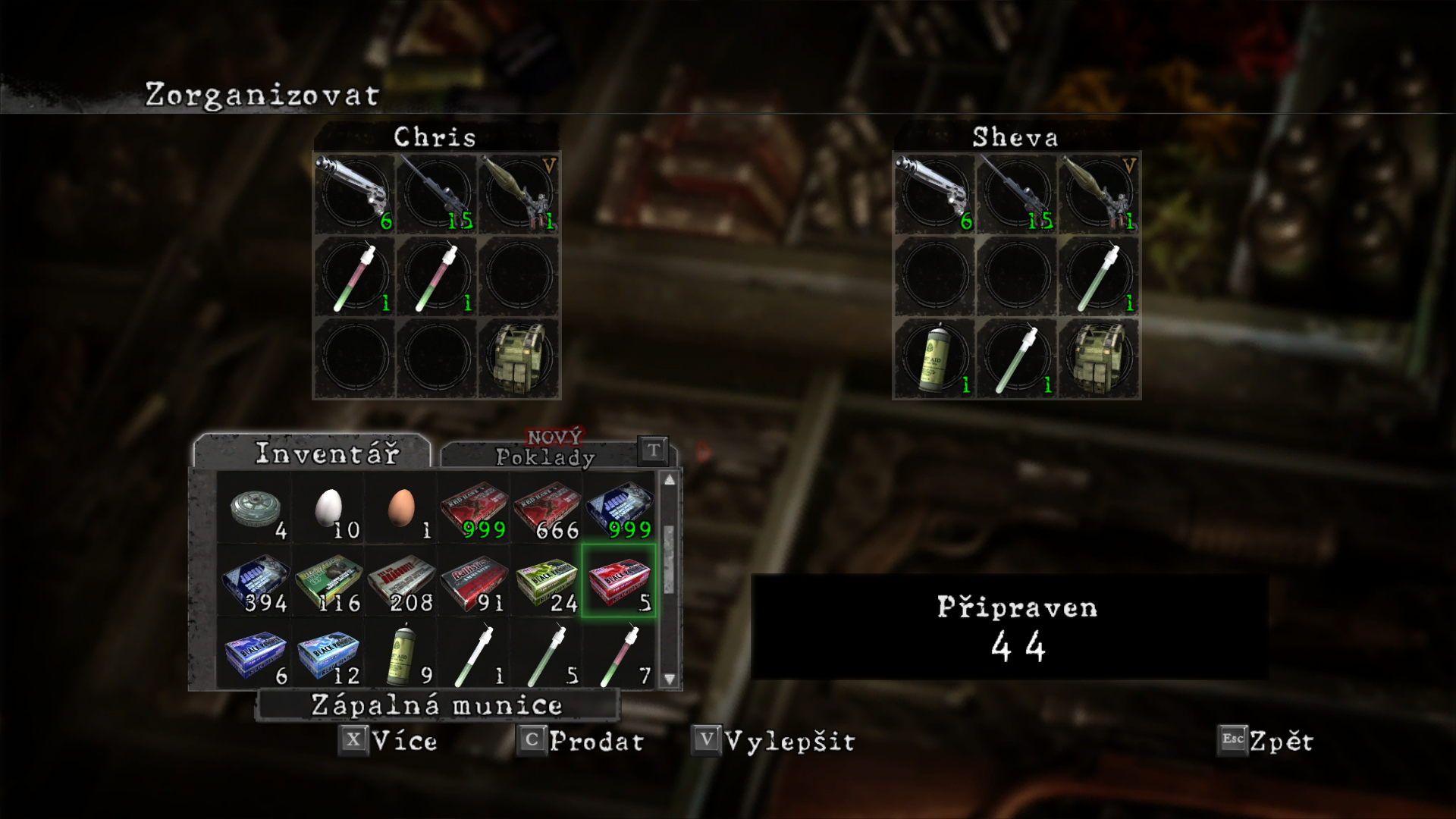Select the blue ammo box with 394
This screenshot has height=819, width=1456.
point(256,581)
